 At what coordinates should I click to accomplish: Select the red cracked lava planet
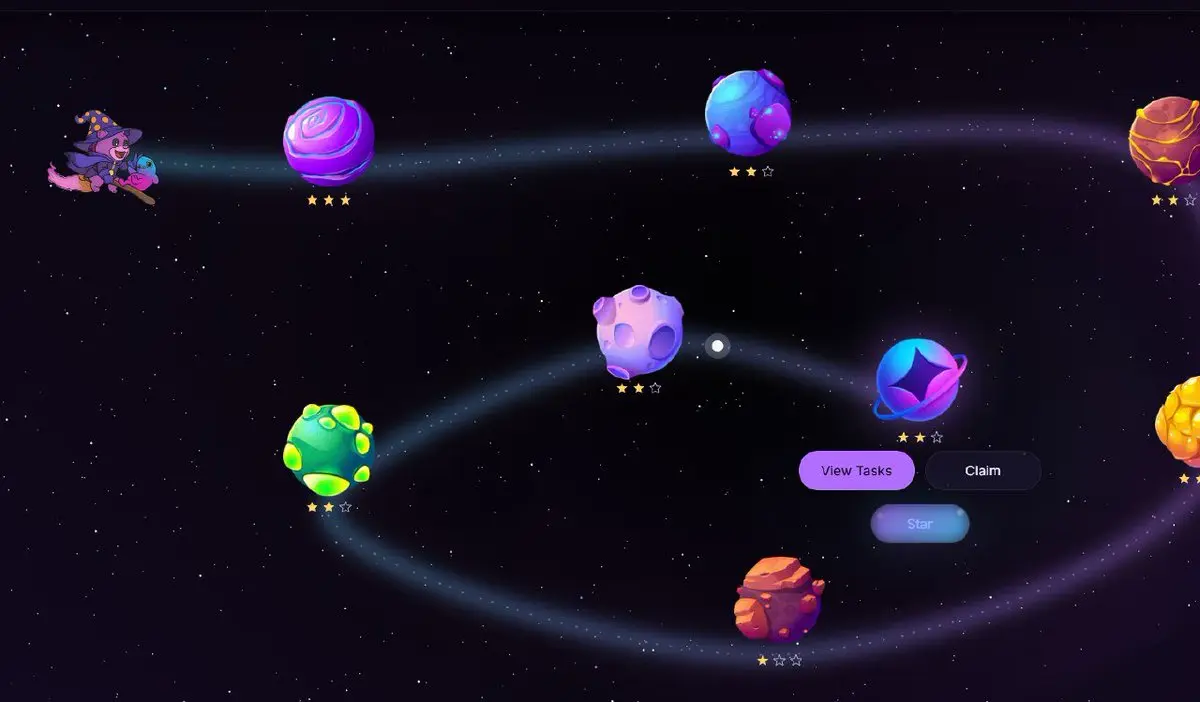(x=1166, y=140)
